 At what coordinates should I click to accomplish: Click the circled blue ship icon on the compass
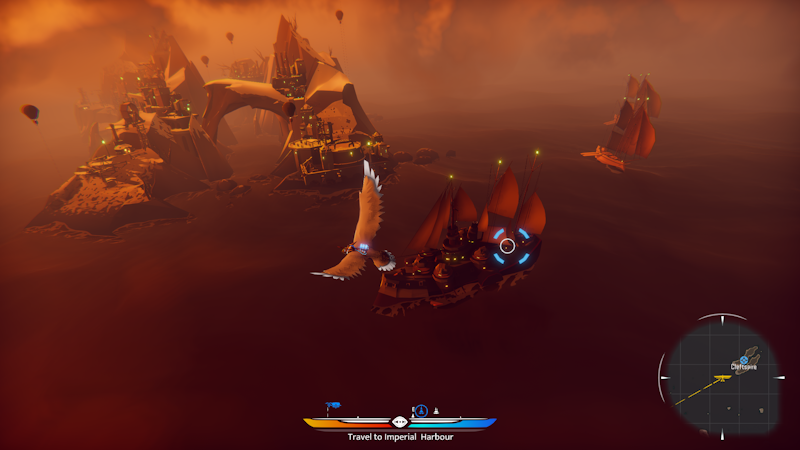pyautogui.click(x=422, y=410)
